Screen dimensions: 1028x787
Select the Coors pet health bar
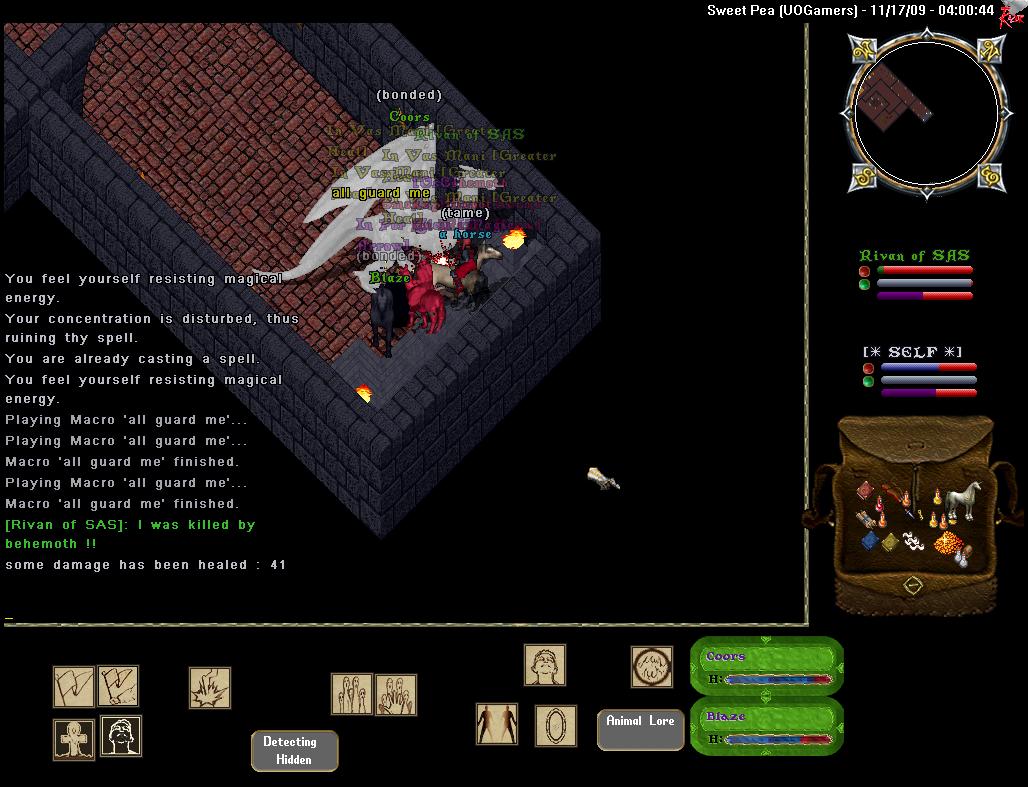[767, 667]
